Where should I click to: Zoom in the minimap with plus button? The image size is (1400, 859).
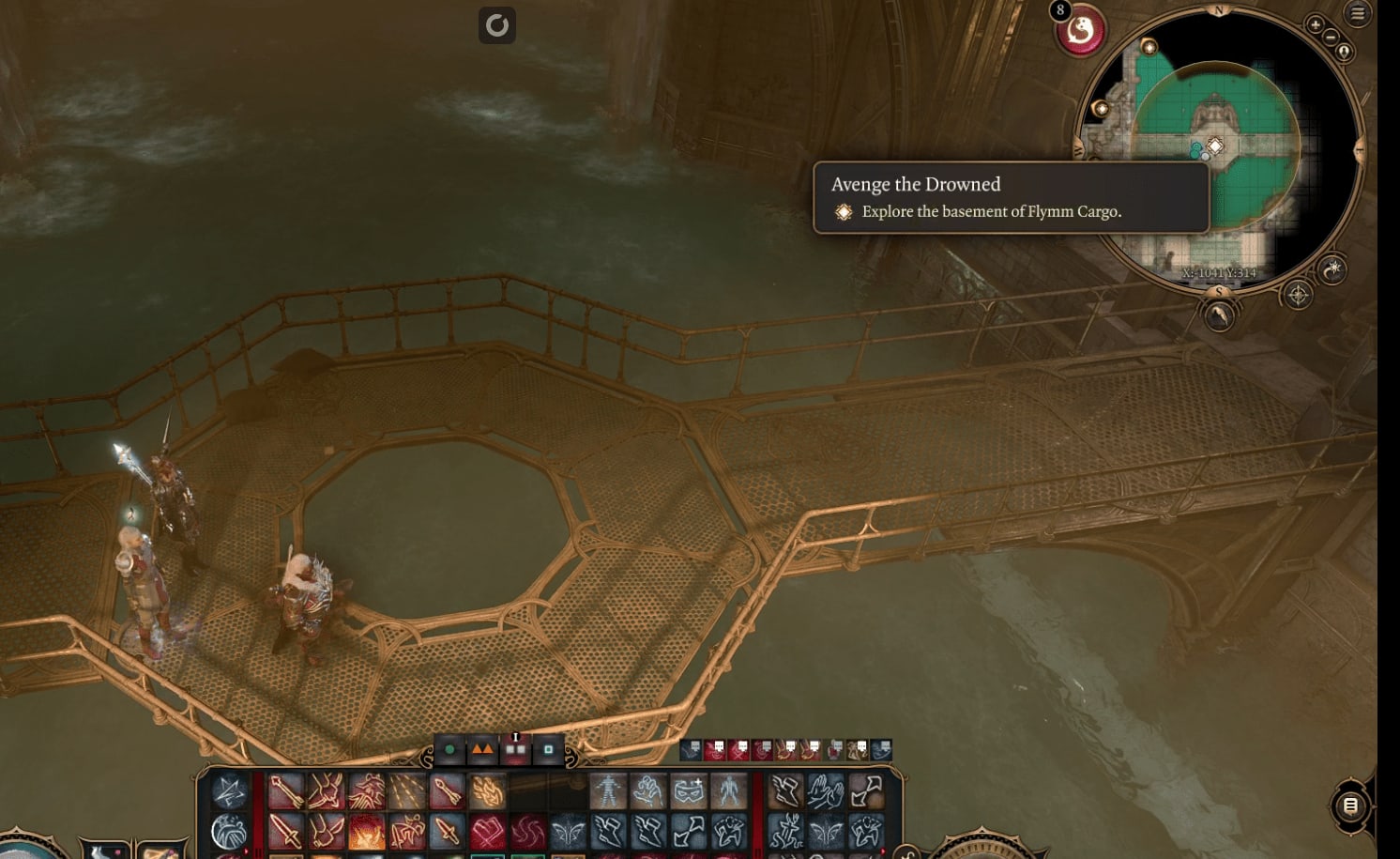(1315, 25)
